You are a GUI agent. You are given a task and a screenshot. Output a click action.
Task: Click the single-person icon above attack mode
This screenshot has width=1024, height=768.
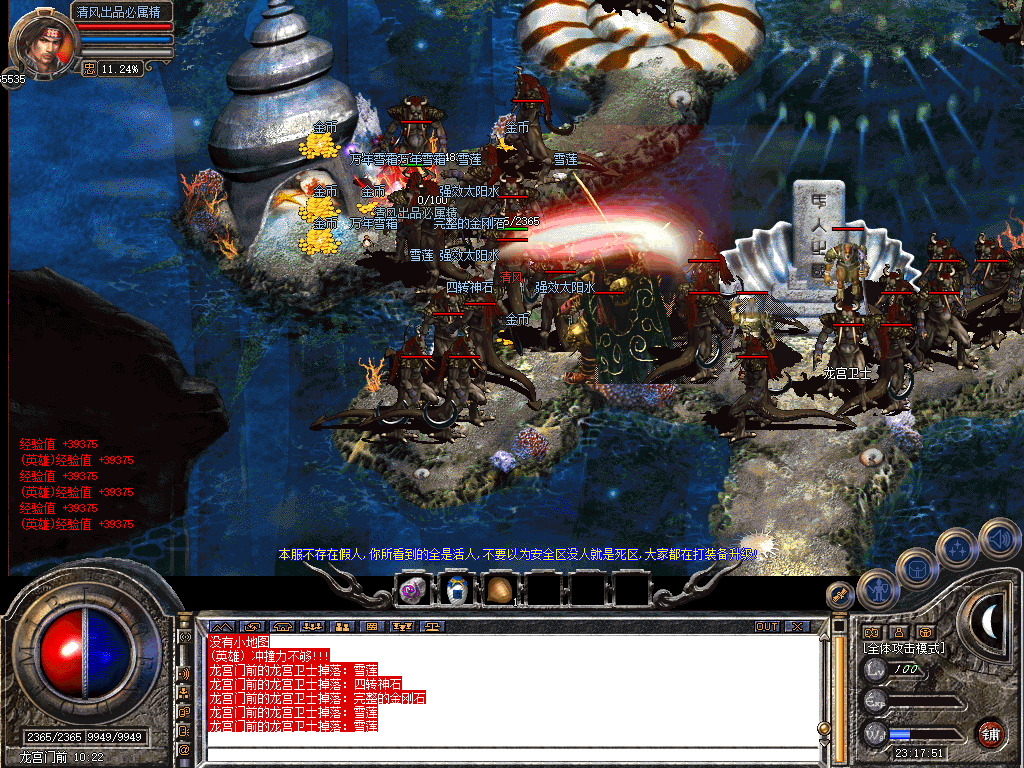point(898,632)
